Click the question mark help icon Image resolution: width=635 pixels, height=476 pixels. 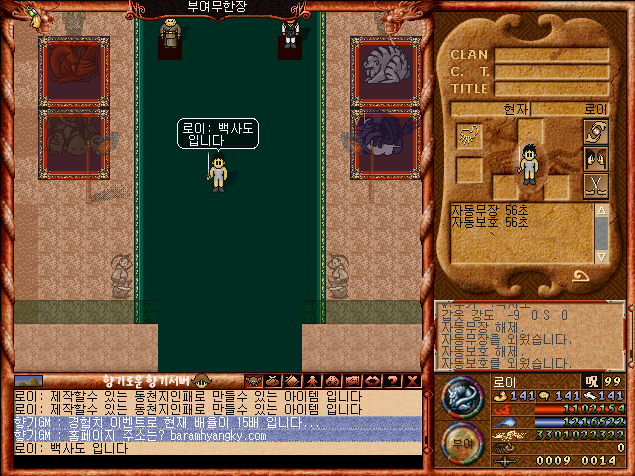392,380
